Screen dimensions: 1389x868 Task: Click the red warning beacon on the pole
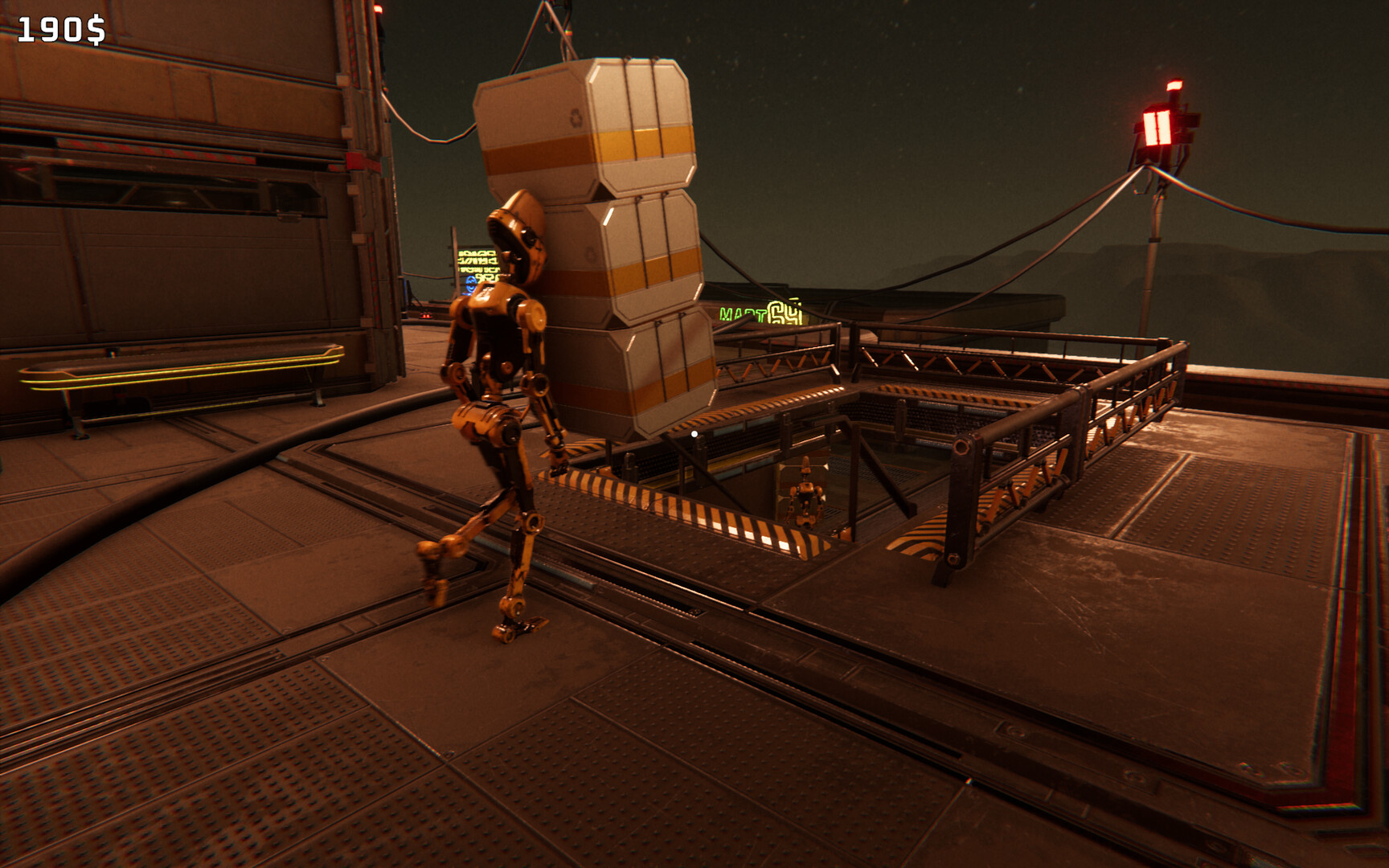coord(1159,129)
